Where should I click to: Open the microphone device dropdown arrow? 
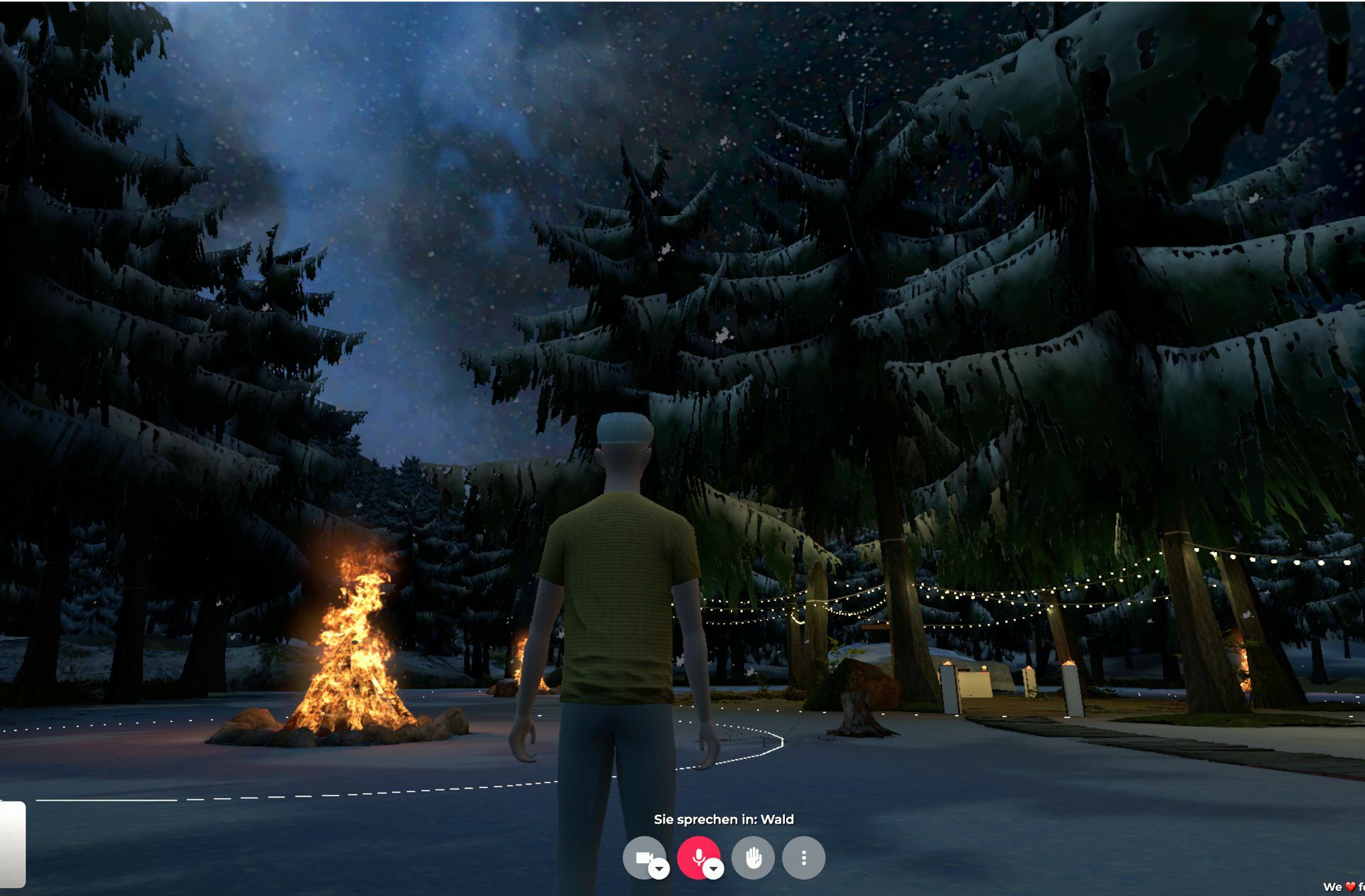(x=714, y=869)
